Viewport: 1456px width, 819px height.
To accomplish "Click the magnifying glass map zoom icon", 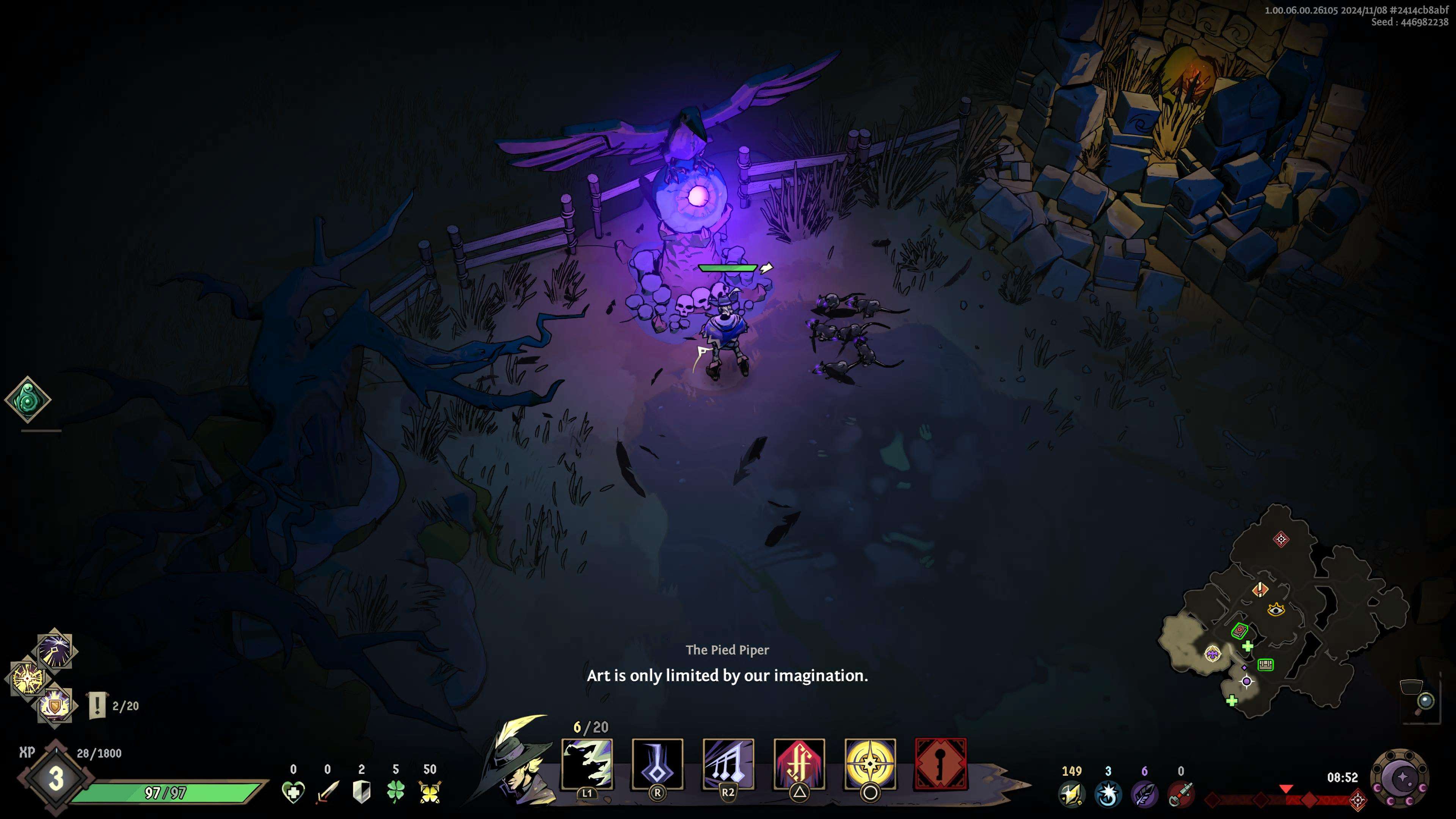I will pyautogui.click(x=1425, y=701).
